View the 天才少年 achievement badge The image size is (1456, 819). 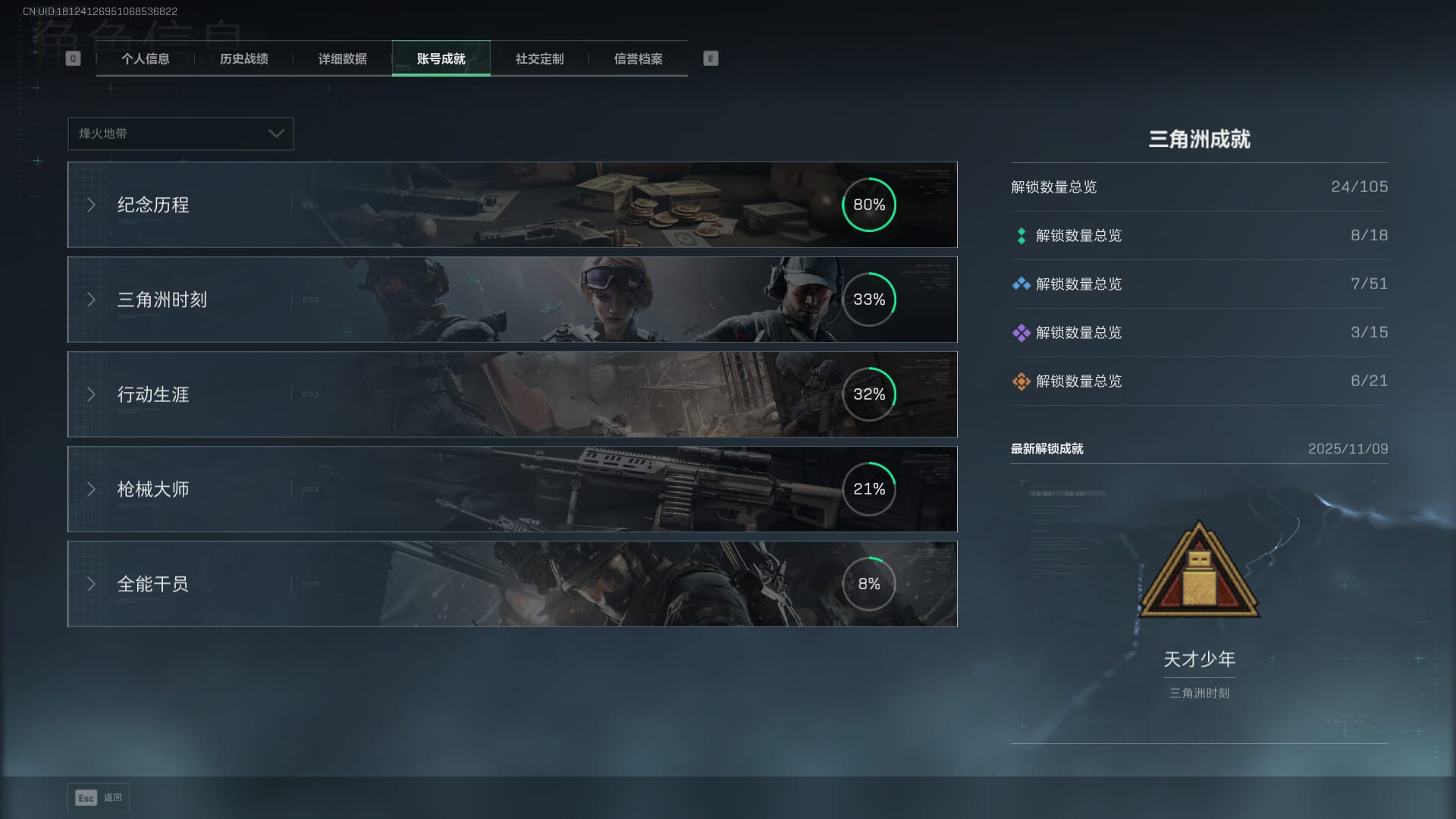point(1199,571)
